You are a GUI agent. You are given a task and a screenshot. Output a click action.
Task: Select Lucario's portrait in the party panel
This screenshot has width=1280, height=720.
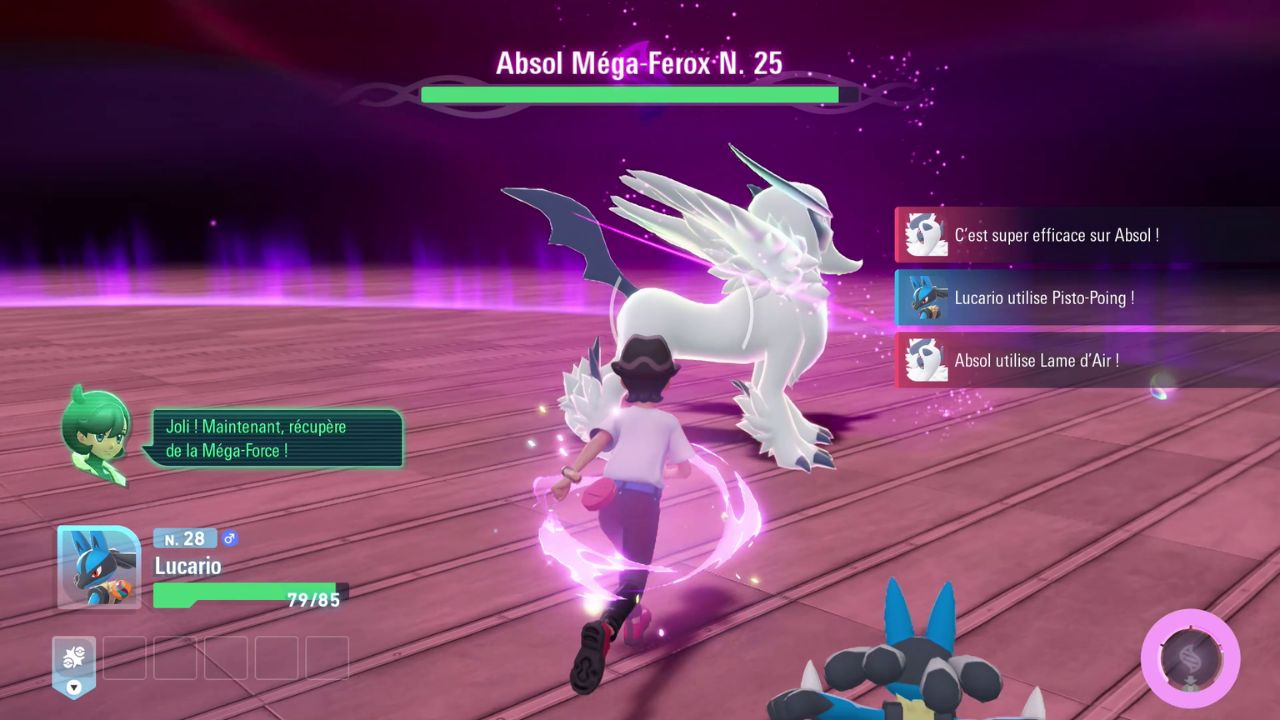pos(98,566)
